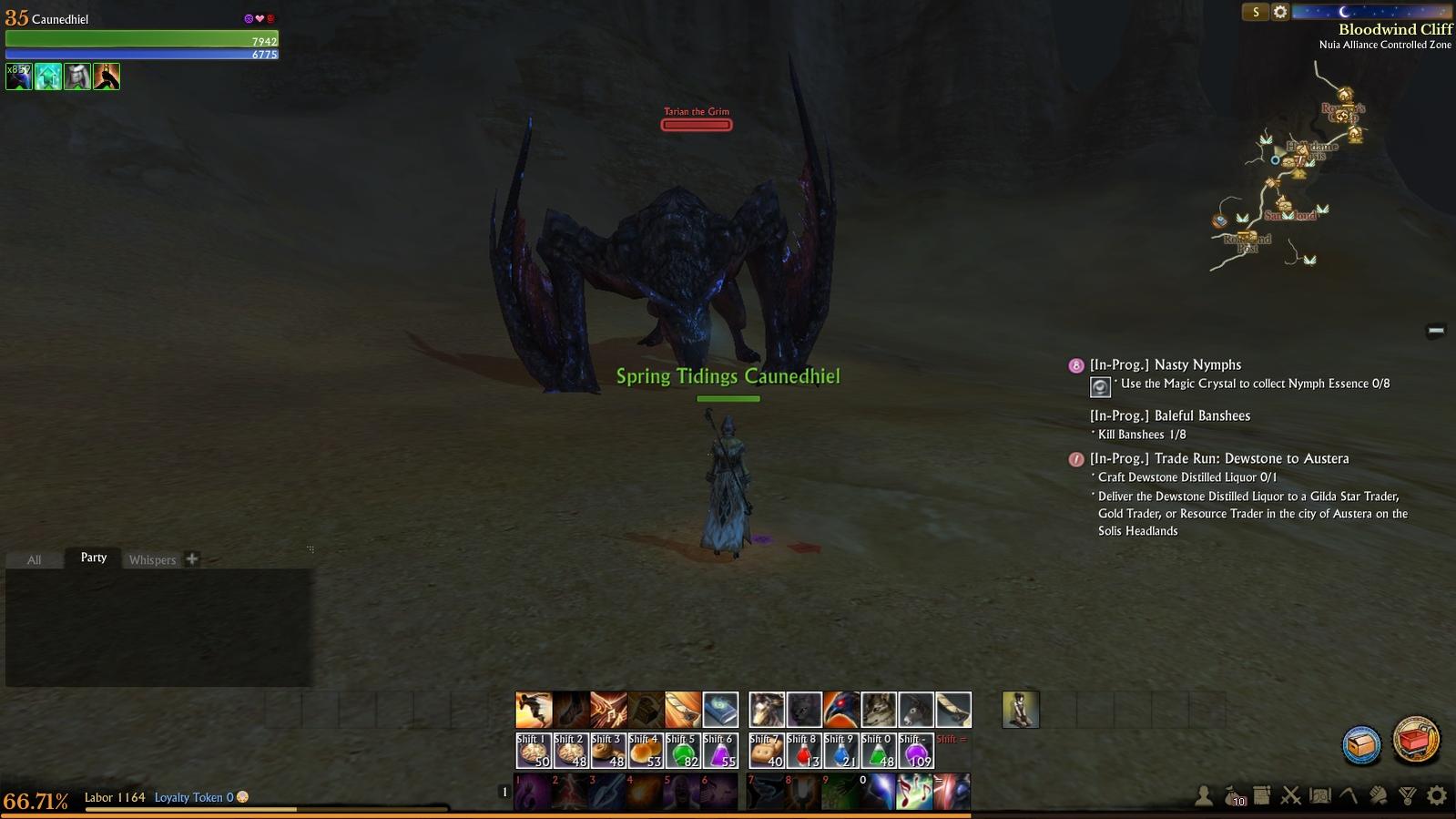Open the gear settings menu in bottom bar
The width and height of the screenshot is (1456, 819).
(x=1437, y=796)
